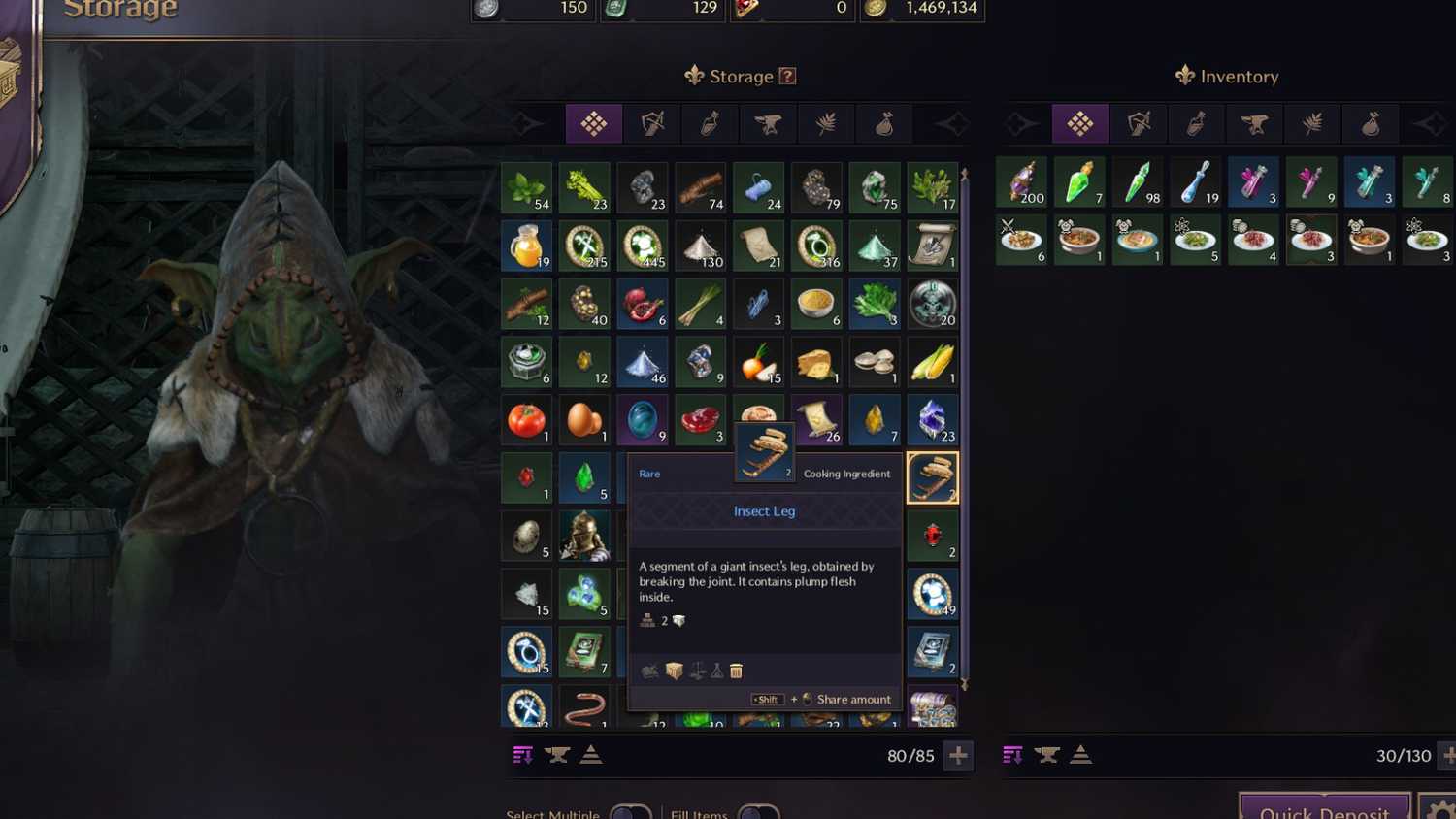Image resolution: width=1456 pixels, height=819 pixels.
Task: Expand Storage slots with the plus button
Action: (x=959, y=756)
